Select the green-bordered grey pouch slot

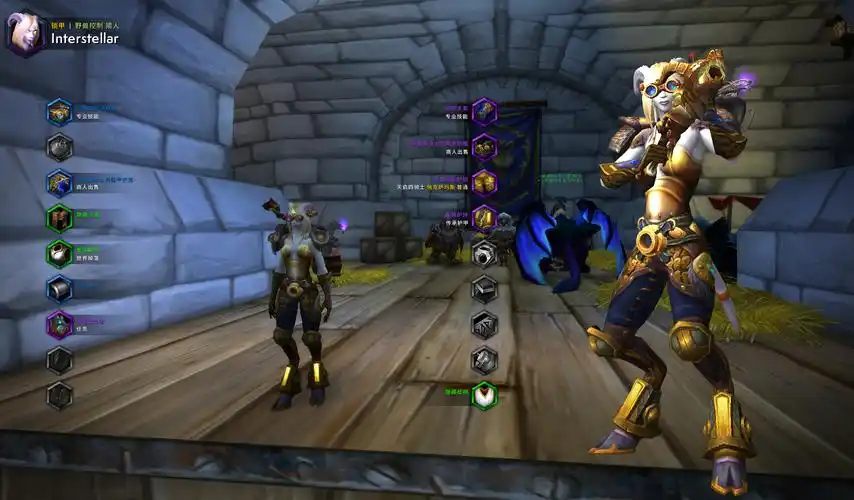click(60, 253)
